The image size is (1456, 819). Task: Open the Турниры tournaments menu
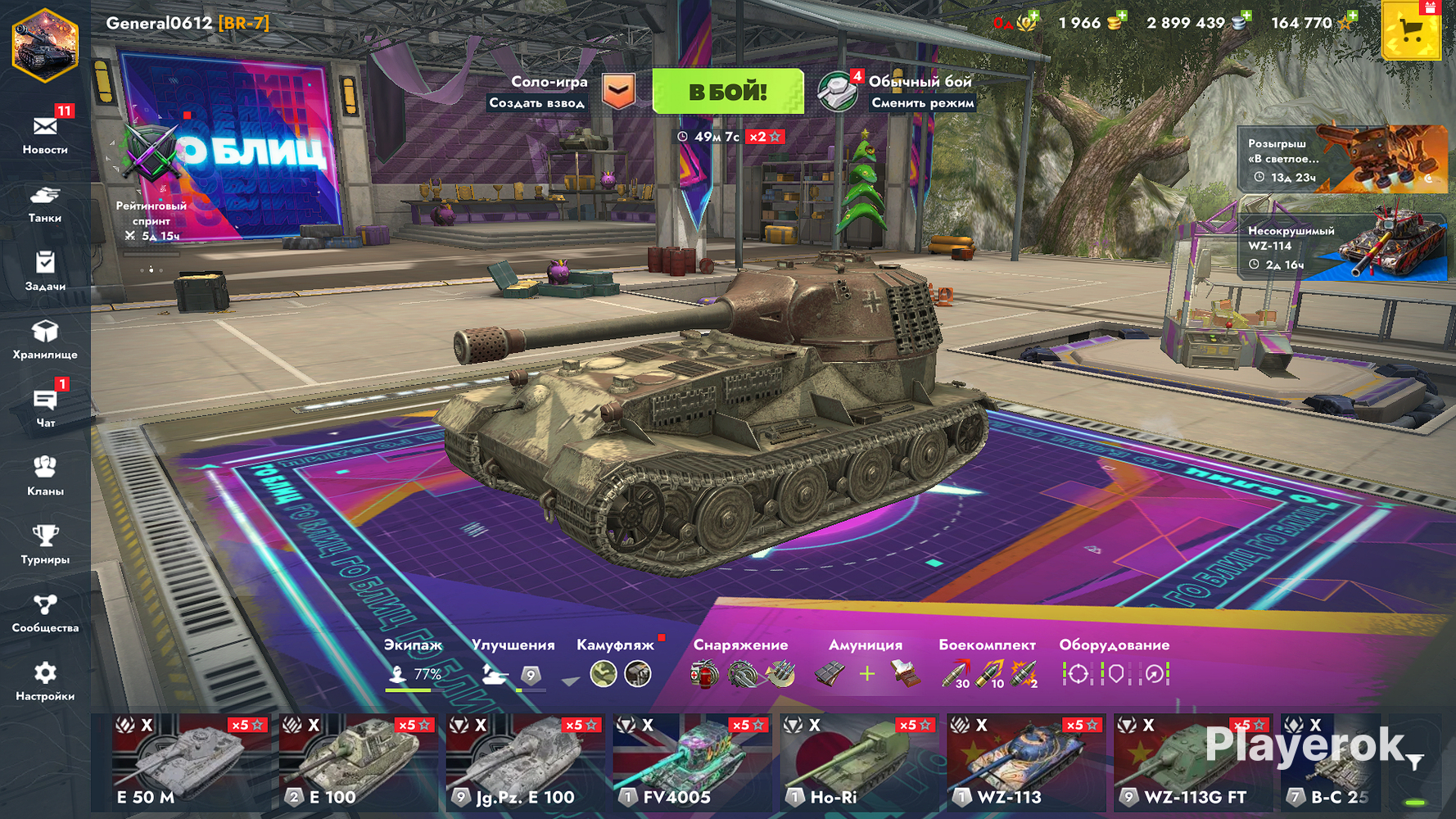(x=45, y=545)
